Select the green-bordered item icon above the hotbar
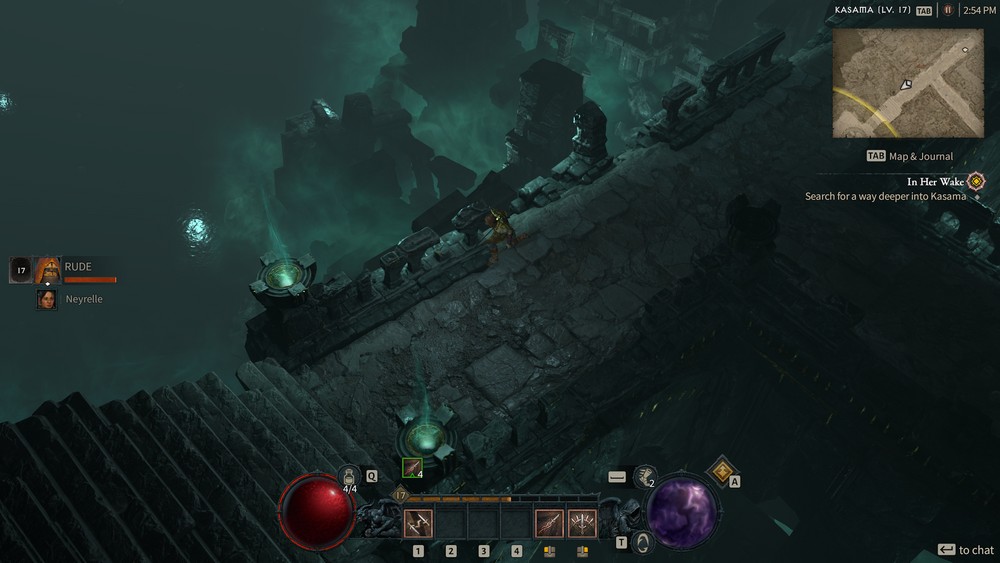The image size is (1000, 563). click(x=412, y=467)
